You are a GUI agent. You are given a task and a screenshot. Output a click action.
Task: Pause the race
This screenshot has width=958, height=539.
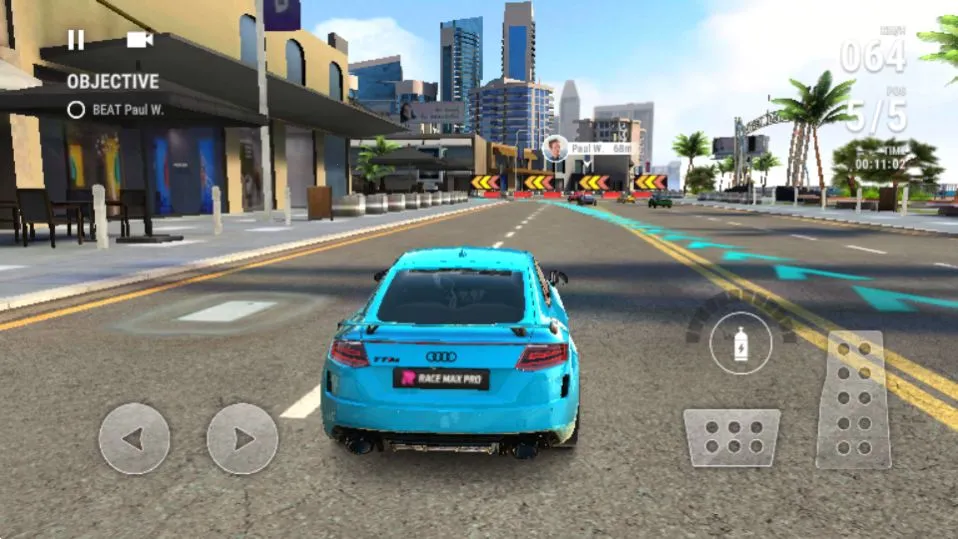point(76,40)
